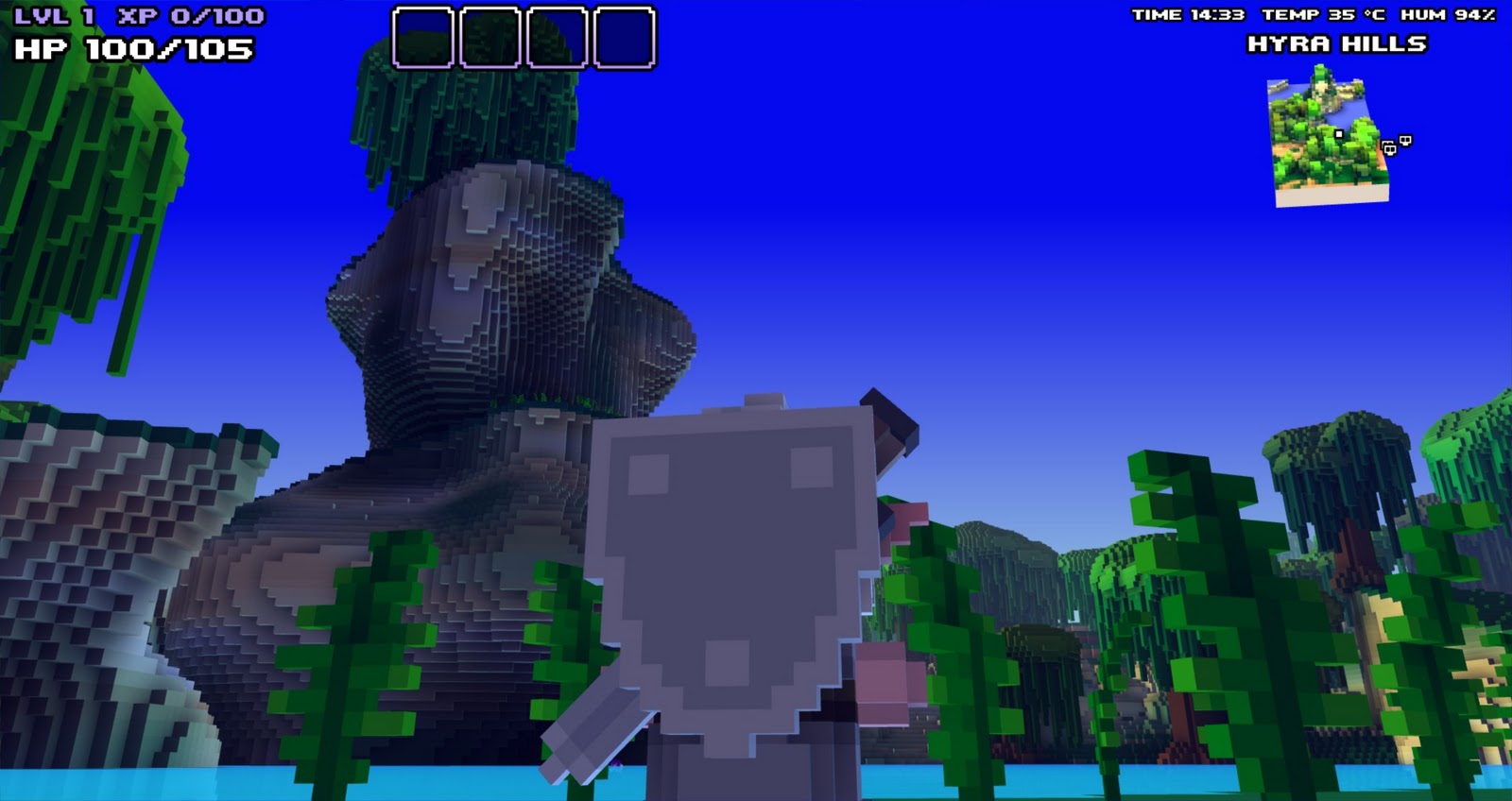
Task: Click the XP 0/100 experience bar
Action: (189, 13)
